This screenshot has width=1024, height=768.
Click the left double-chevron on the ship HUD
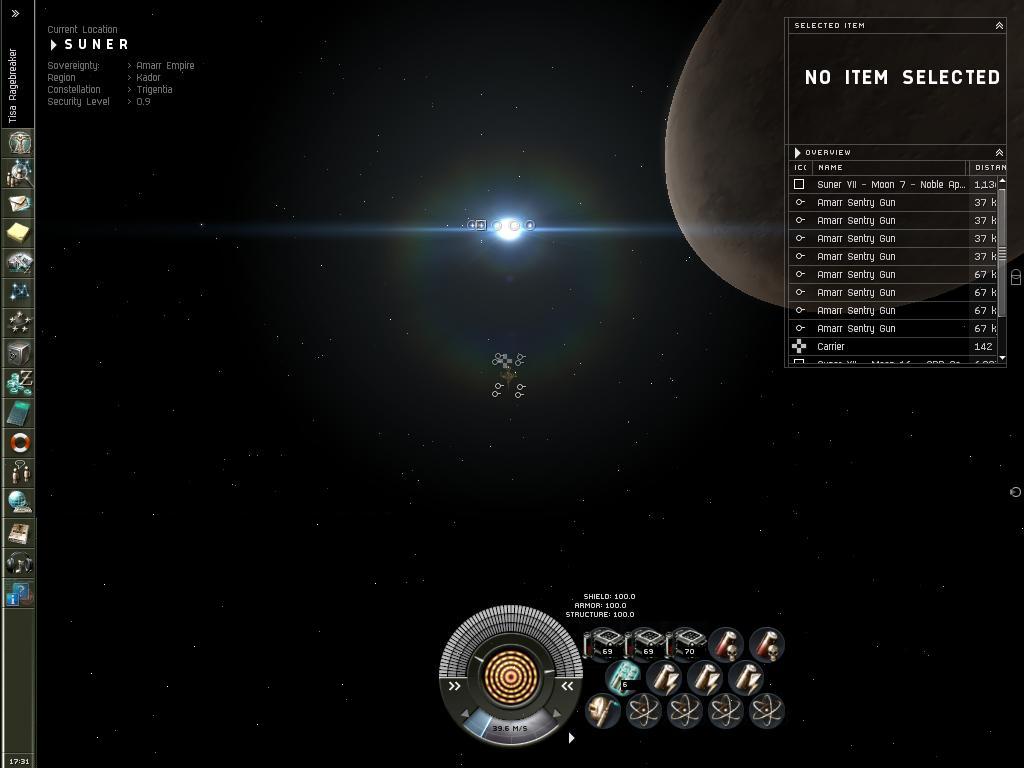(455, 686)
